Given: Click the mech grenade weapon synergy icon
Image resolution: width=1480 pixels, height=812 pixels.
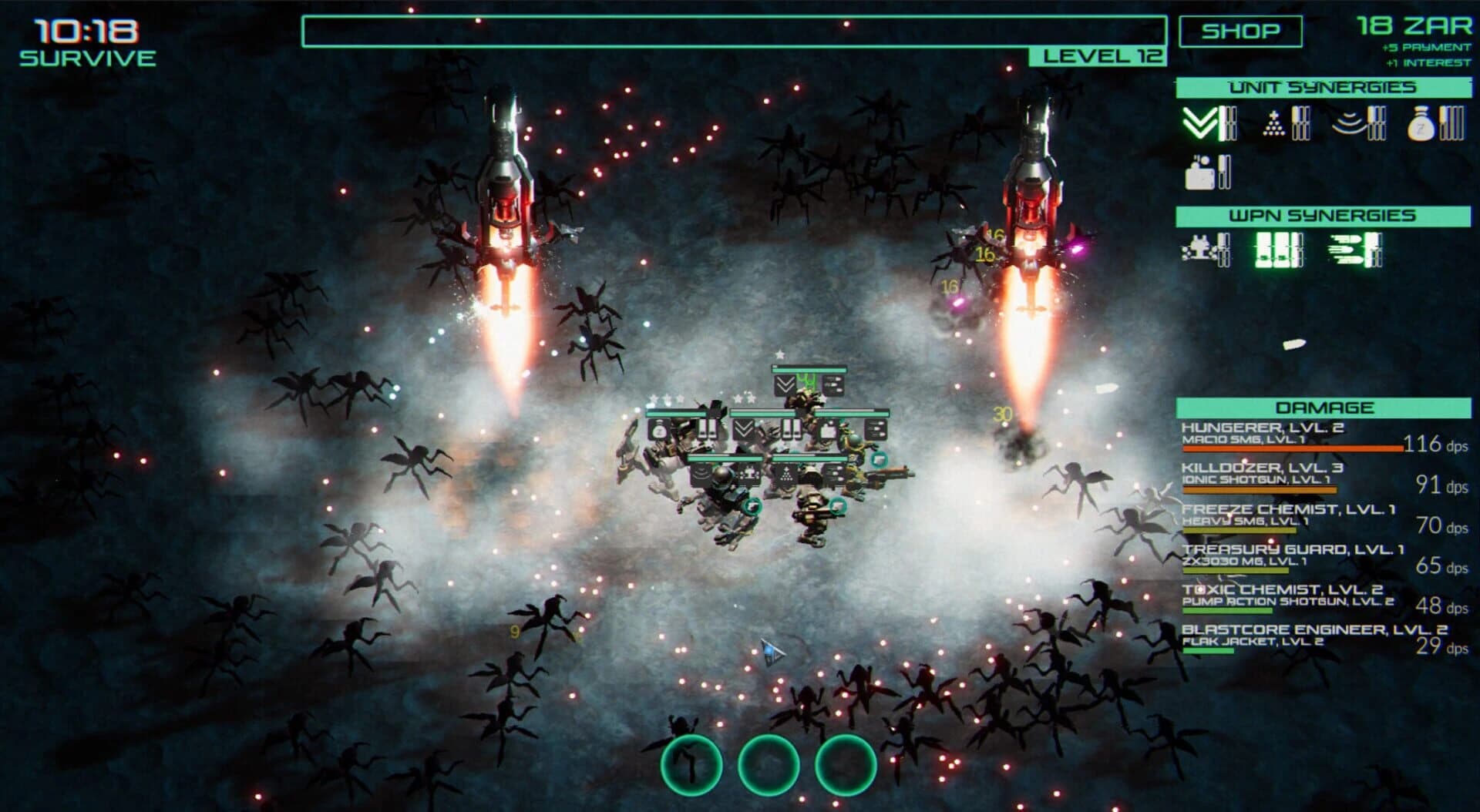Looking at the screenshot, I should [x=1199, y=250].
